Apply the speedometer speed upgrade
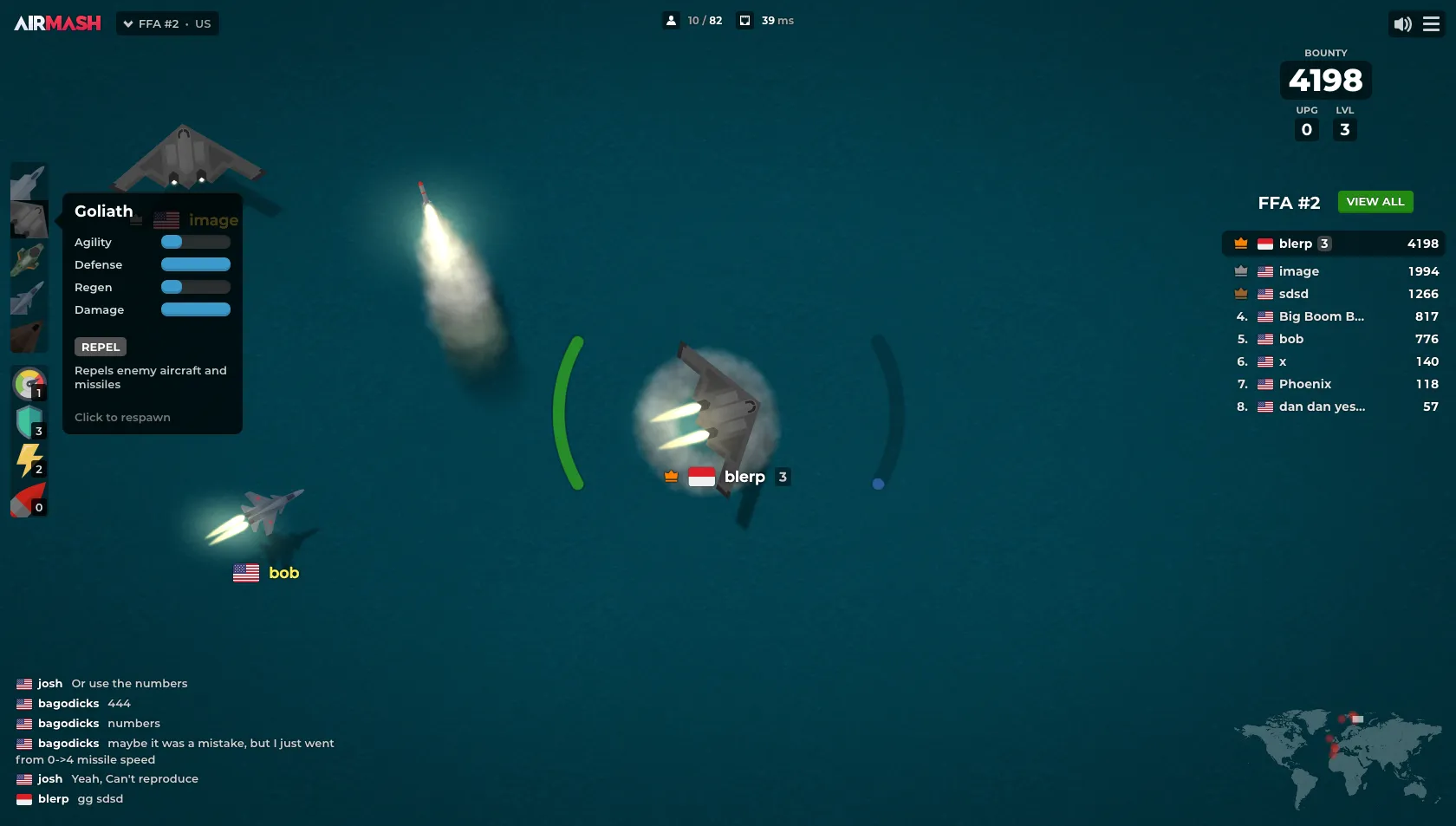The height and width of the screenshot is (826, 1456). click(29, 383)
